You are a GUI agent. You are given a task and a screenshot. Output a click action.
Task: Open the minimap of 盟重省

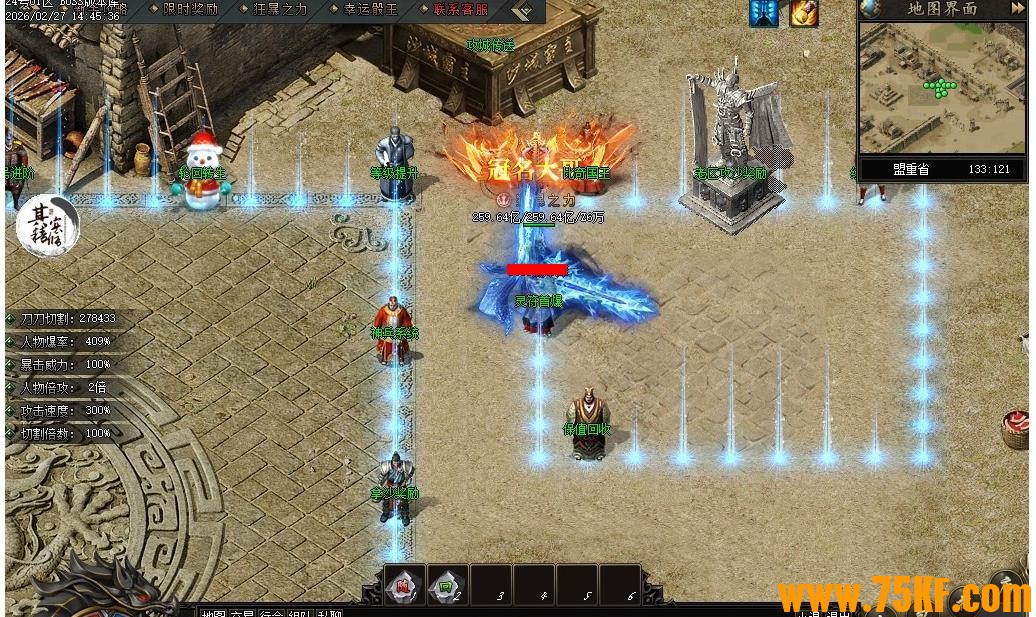coord(941,88)
